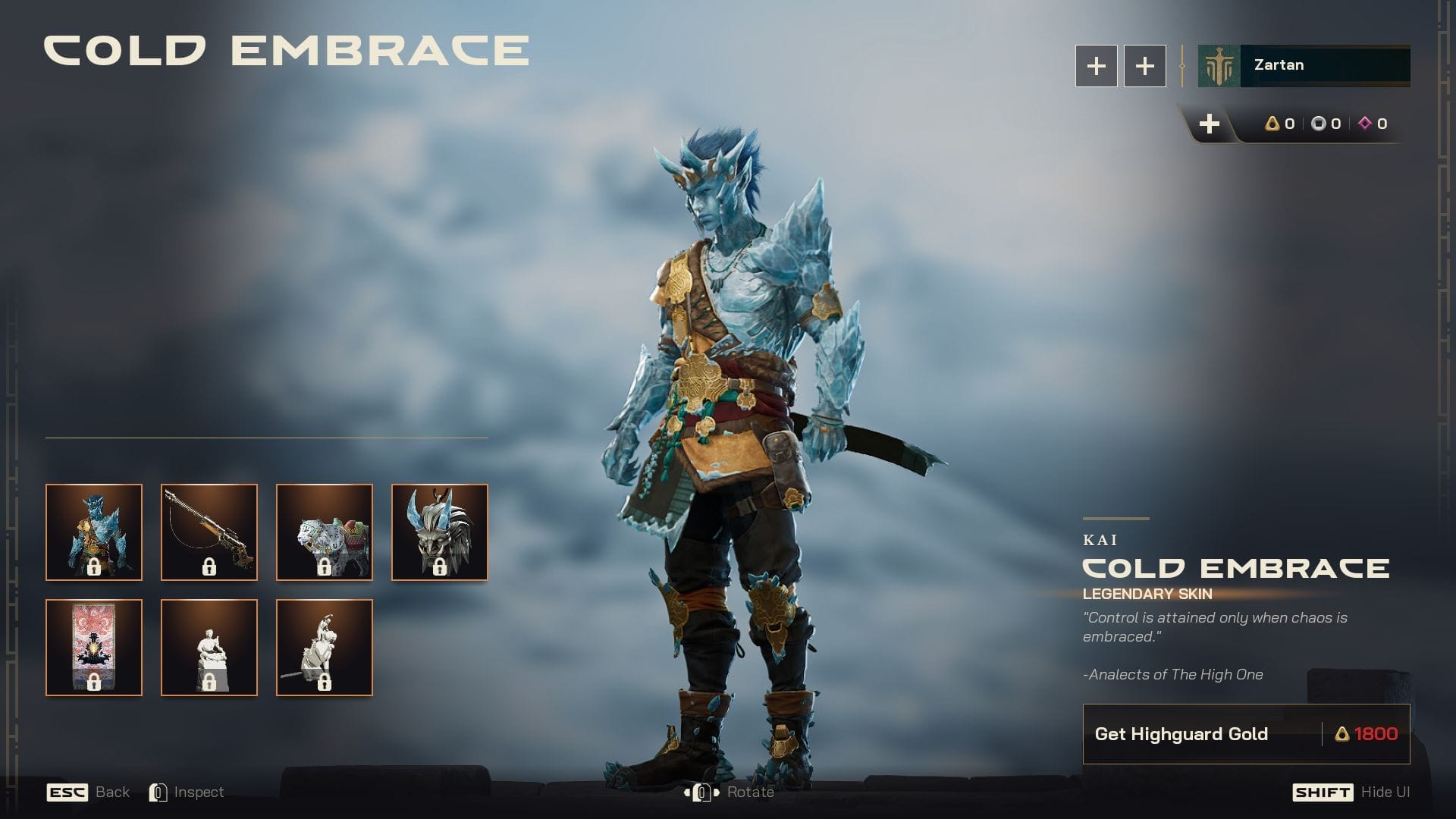Preview the red patterned banner item

[x=94, y=648]
